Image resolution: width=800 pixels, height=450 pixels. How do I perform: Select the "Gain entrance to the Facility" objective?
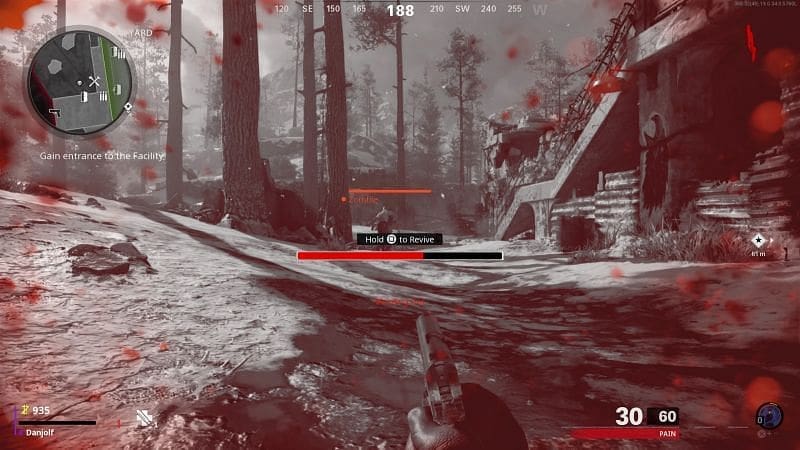[x=101, y=155]
